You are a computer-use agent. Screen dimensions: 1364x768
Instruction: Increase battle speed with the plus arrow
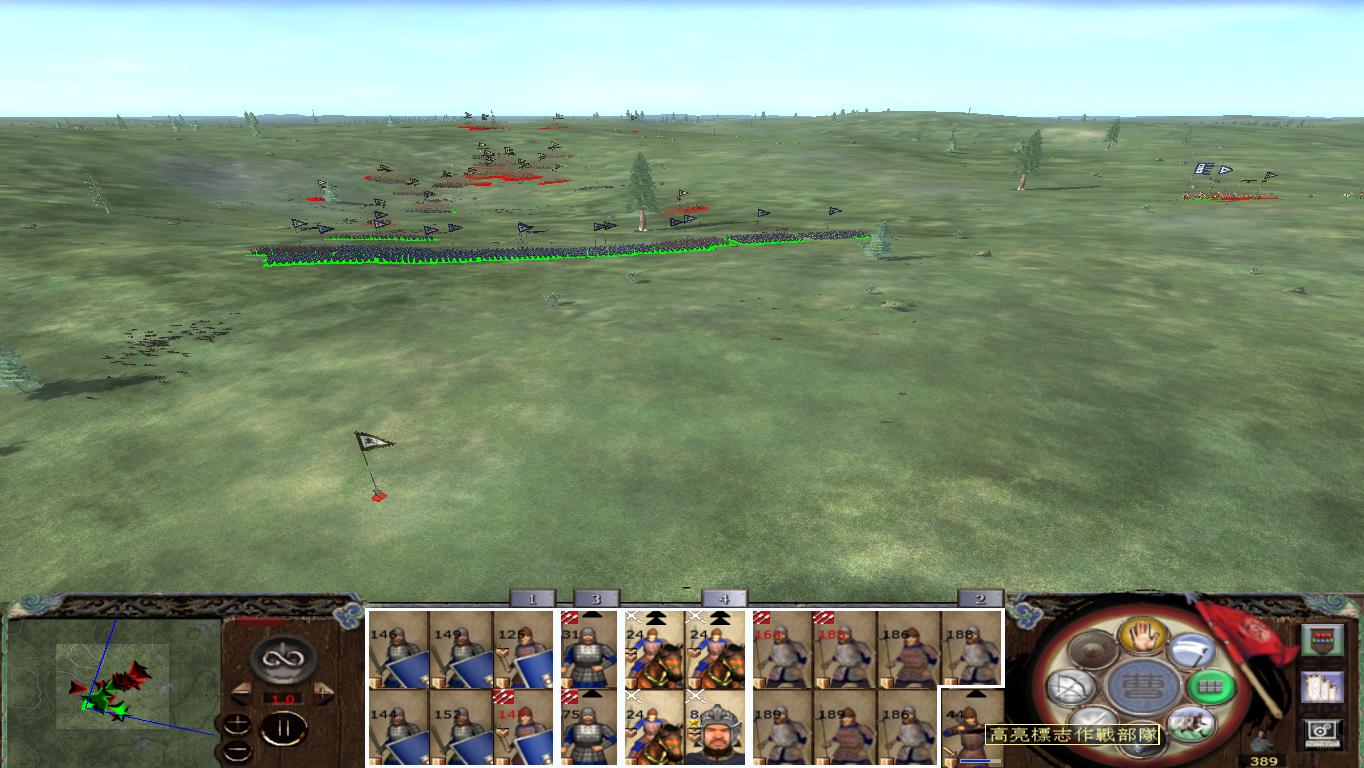coord(322,693)
